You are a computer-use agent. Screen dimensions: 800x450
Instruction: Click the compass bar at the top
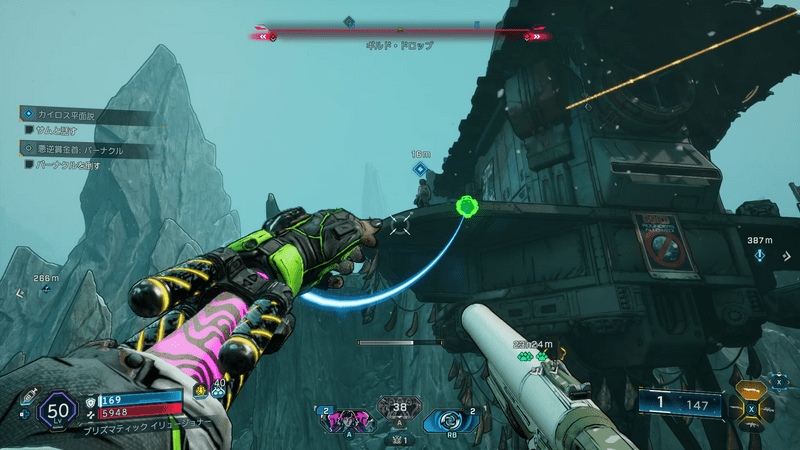tap(400, 34)
